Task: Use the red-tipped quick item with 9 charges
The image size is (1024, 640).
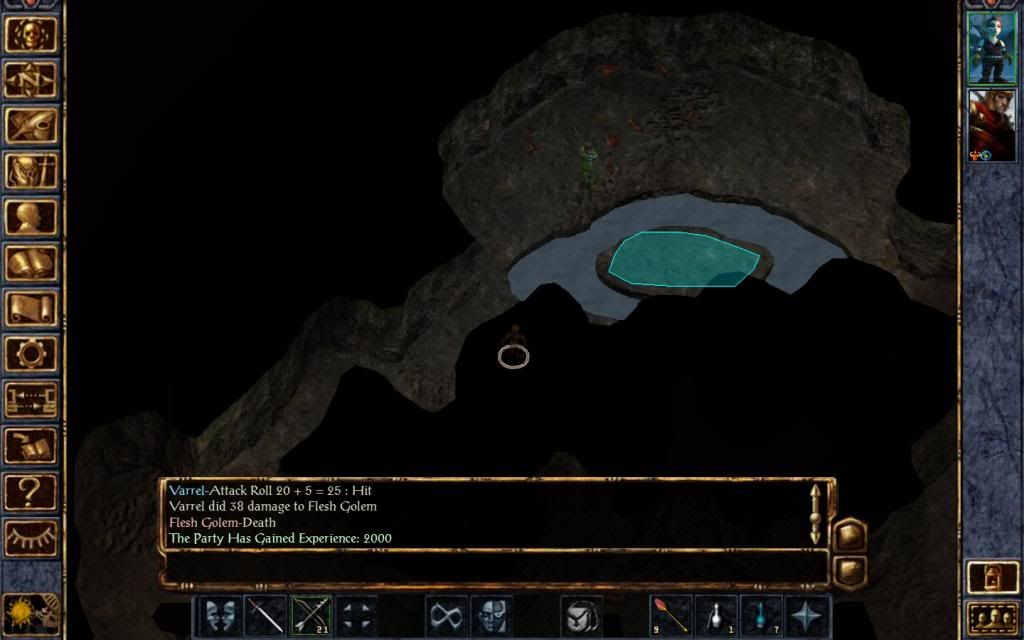Action: (x=671, y=615)
